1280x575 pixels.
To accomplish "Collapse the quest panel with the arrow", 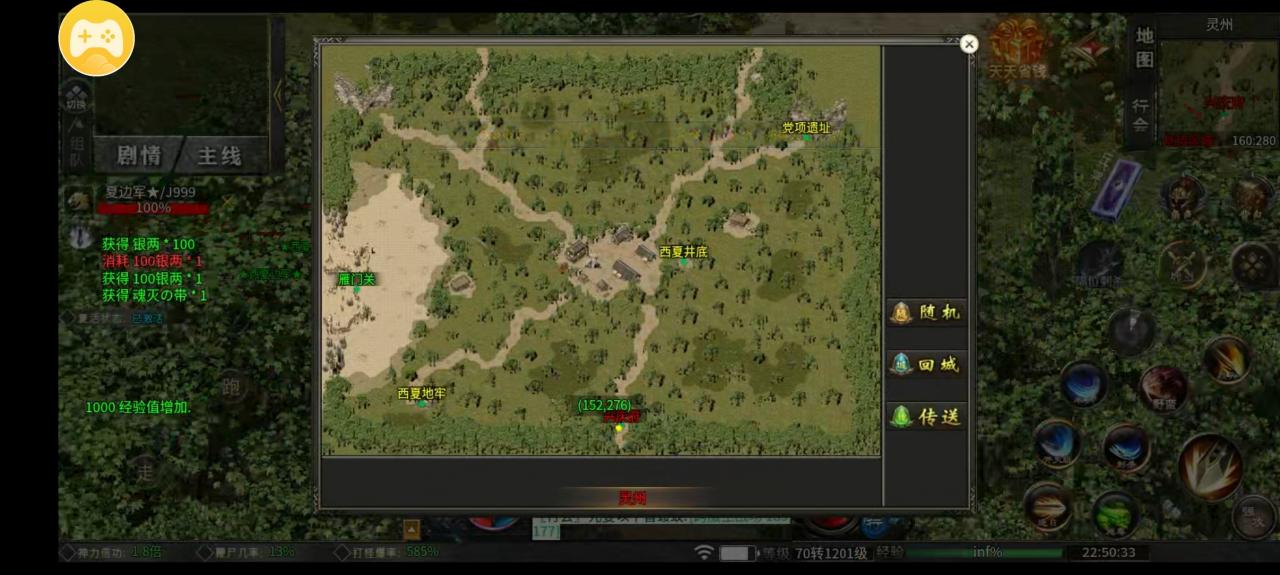I will point(278,94).
